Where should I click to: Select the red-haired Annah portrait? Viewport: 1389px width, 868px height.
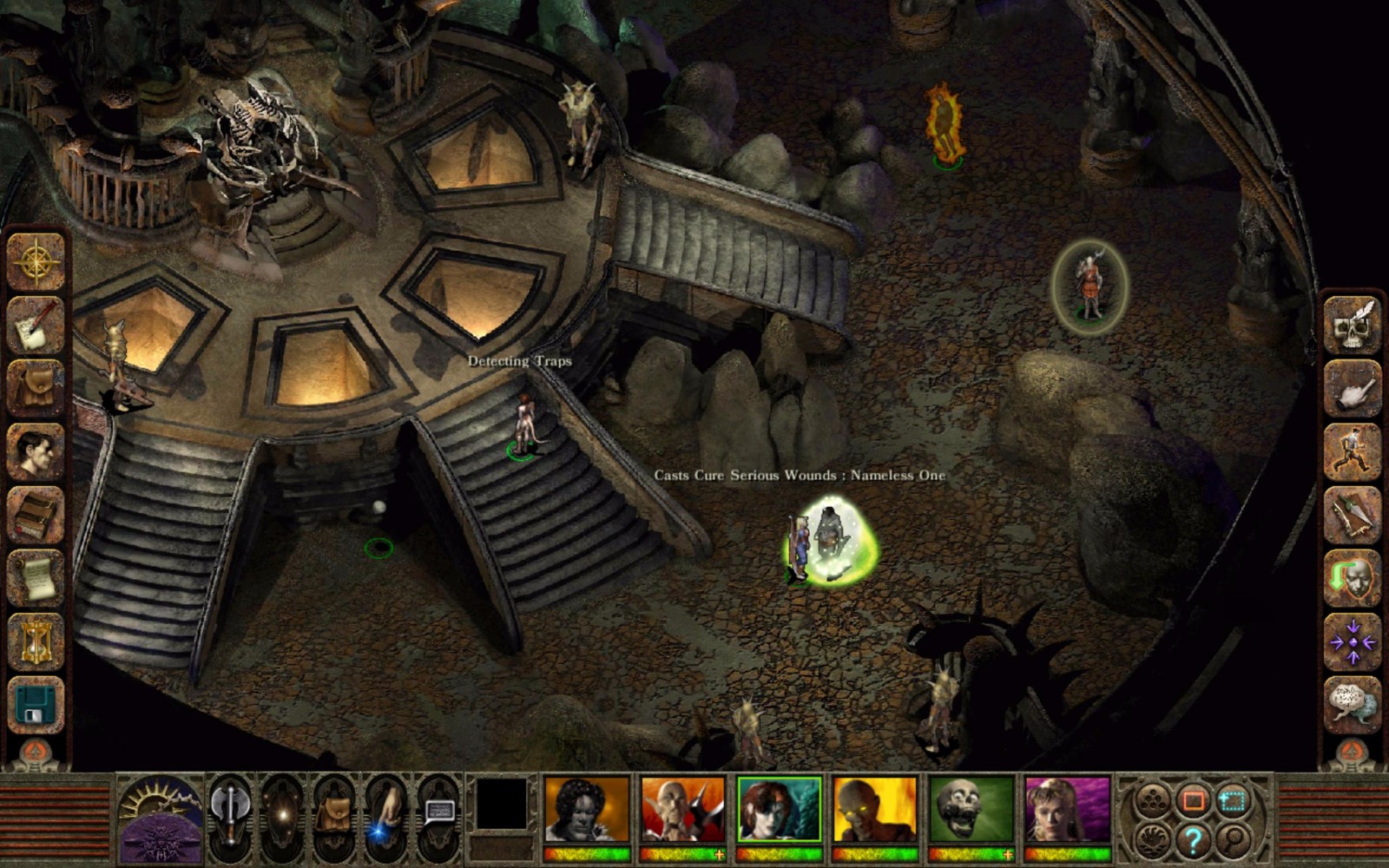click(779, 811)
